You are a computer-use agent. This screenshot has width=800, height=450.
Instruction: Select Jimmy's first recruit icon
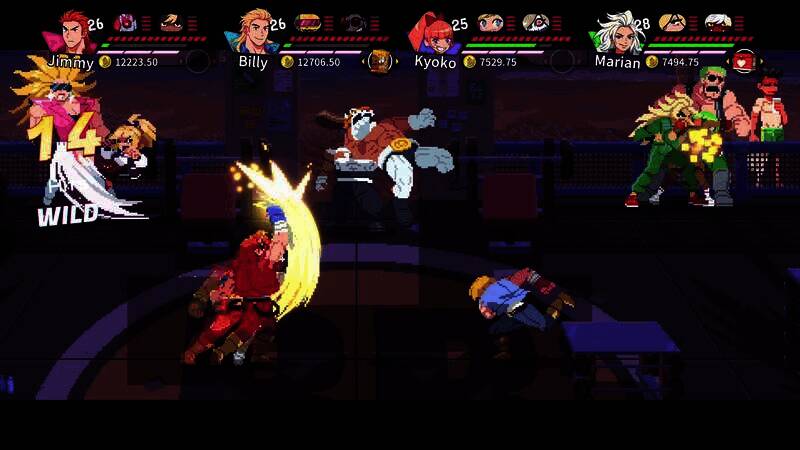pyautogui.click(x=126, y=22)
